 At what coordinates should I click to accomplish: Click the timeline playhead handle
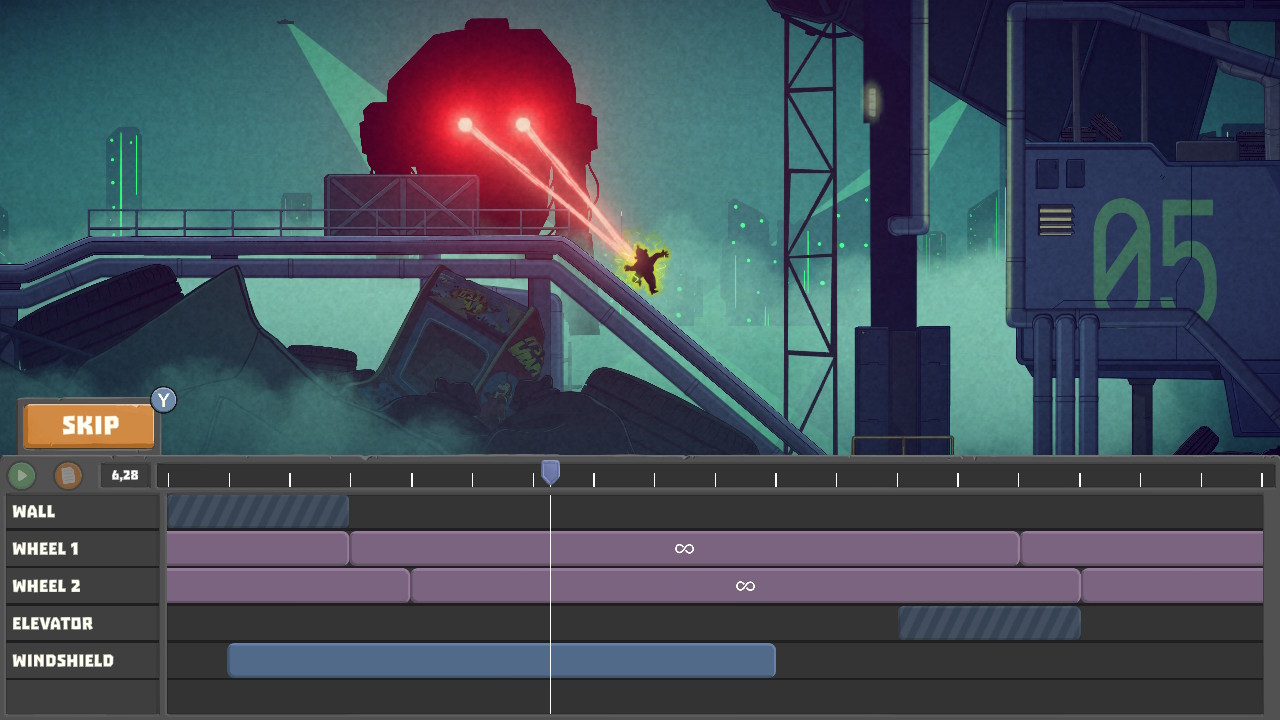point(551,470)
